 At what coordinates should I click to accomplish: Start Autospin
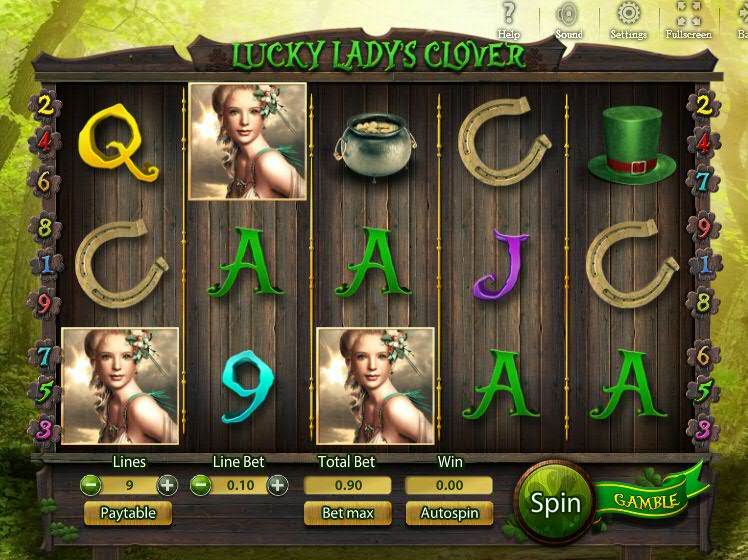449,513
